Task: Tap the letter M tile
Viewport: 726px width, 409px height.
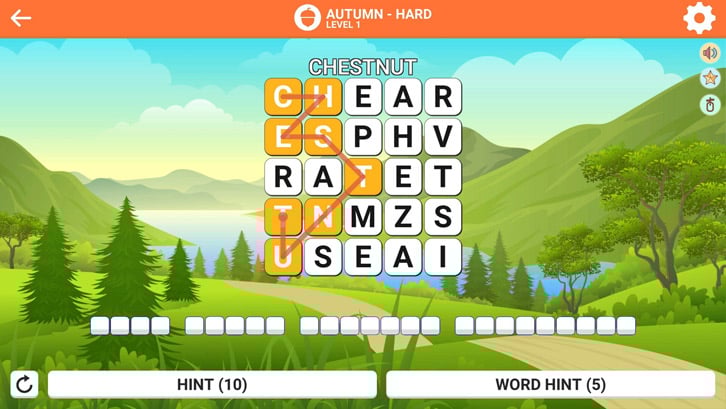Action: [363, 217]
